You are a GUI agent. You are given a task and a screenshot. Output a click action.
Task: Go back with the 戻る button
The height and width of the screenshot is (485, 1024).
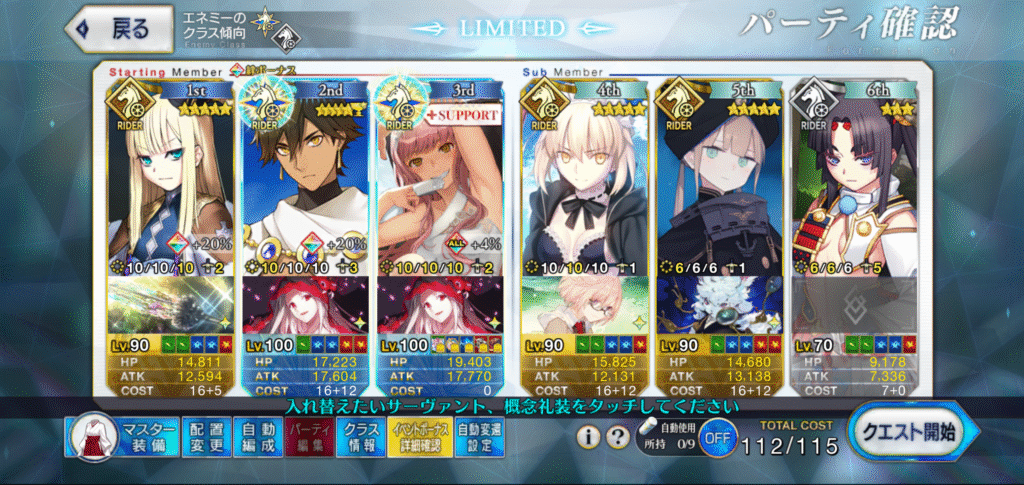(x=112, y=28)
